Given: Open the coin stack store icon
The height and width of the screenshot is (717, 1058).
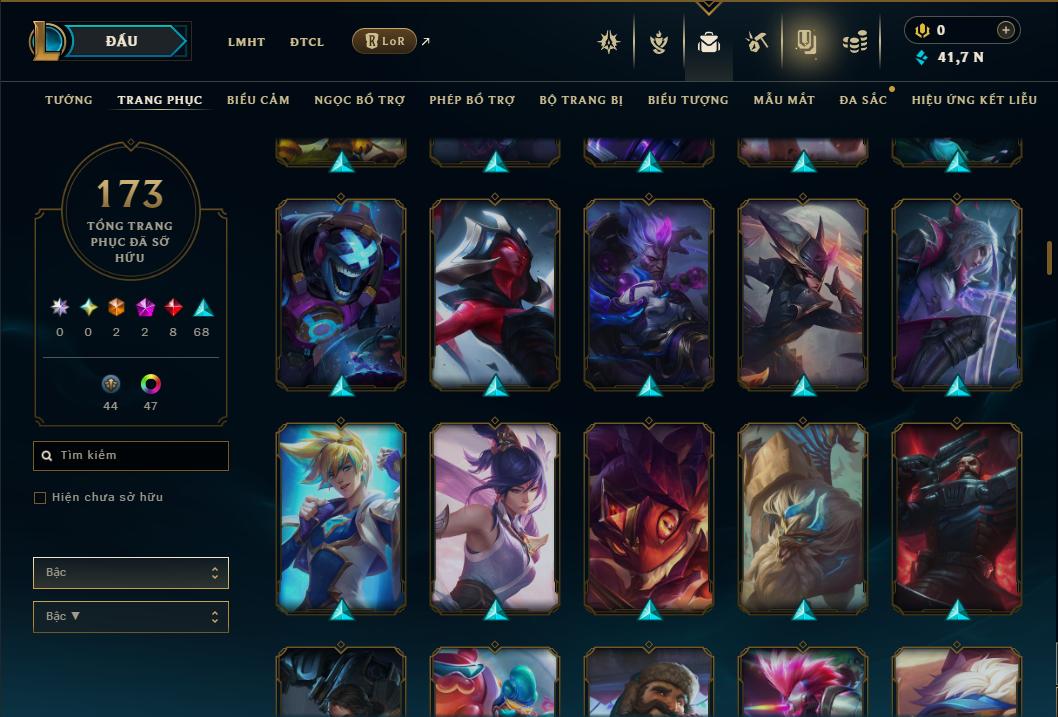Looking at the screenshot, I should (x=854, y=42).
